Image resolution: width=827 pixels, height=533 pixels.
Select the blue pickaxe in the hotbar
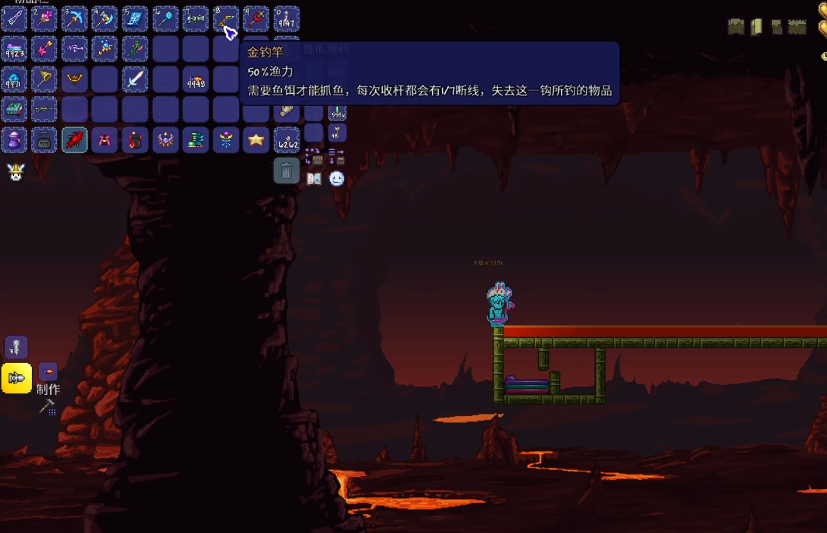(x=74, y=18)
